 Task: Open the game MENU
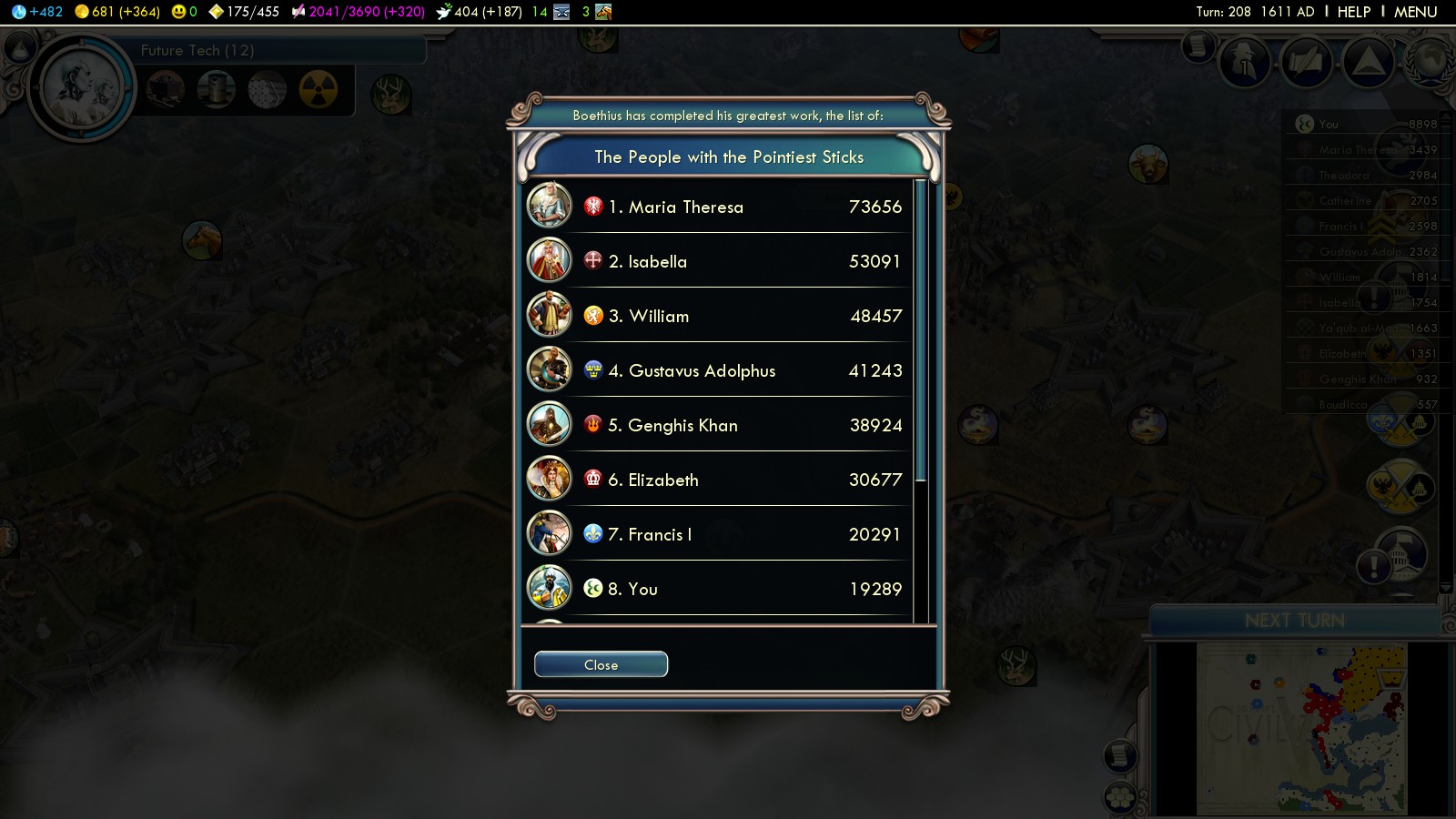(1415, 12)
